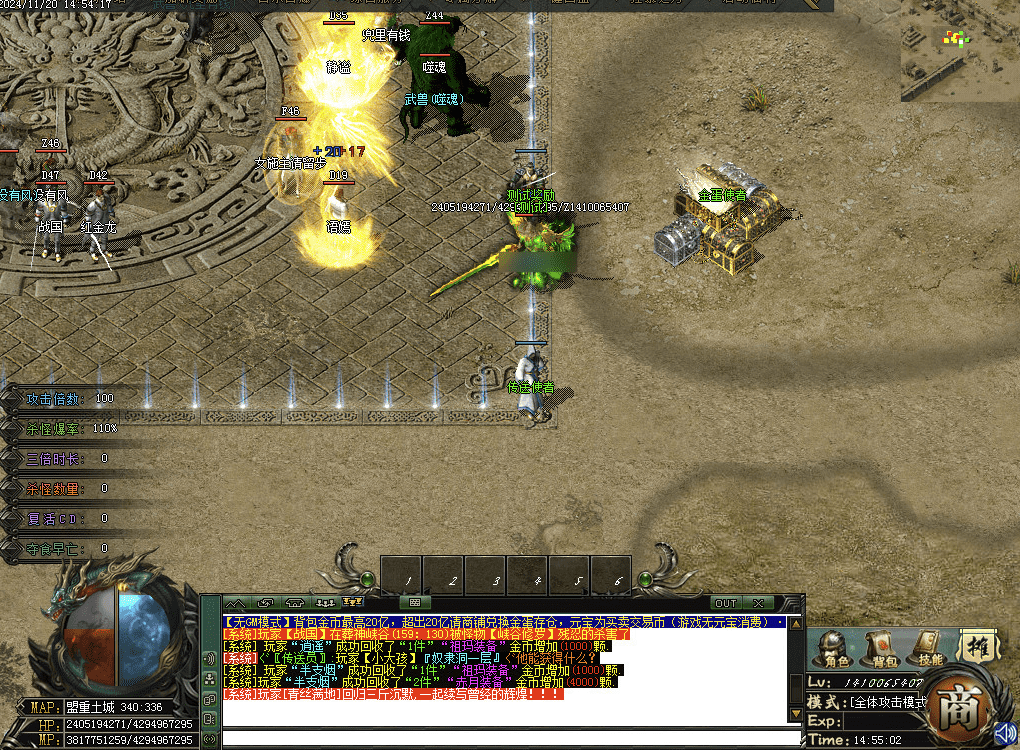The image size is (1020, 750).
Task: Close the chat panel with X
Action: [x=758, y=603]
